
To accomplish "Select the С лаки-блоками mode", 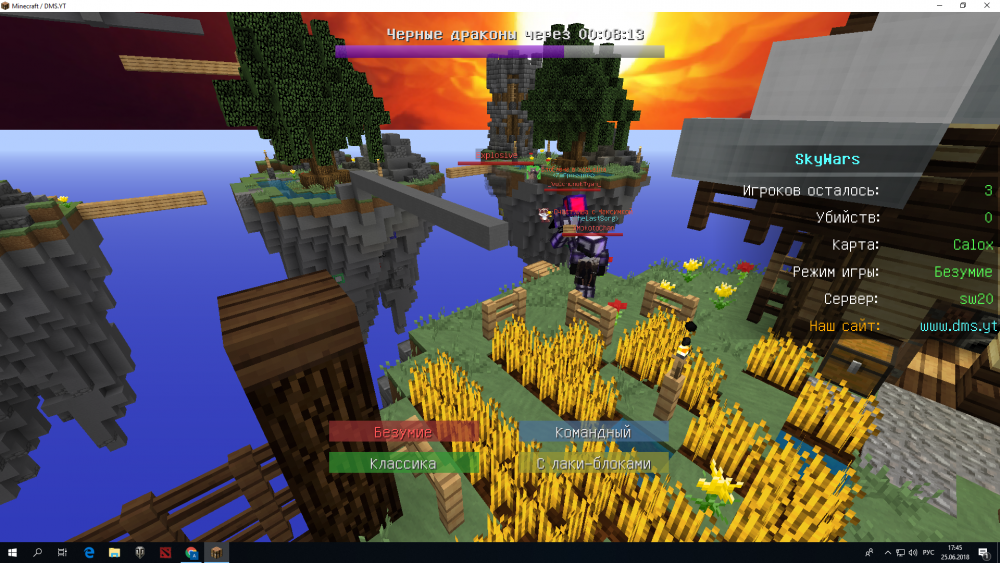I will [x=593, y=463].
